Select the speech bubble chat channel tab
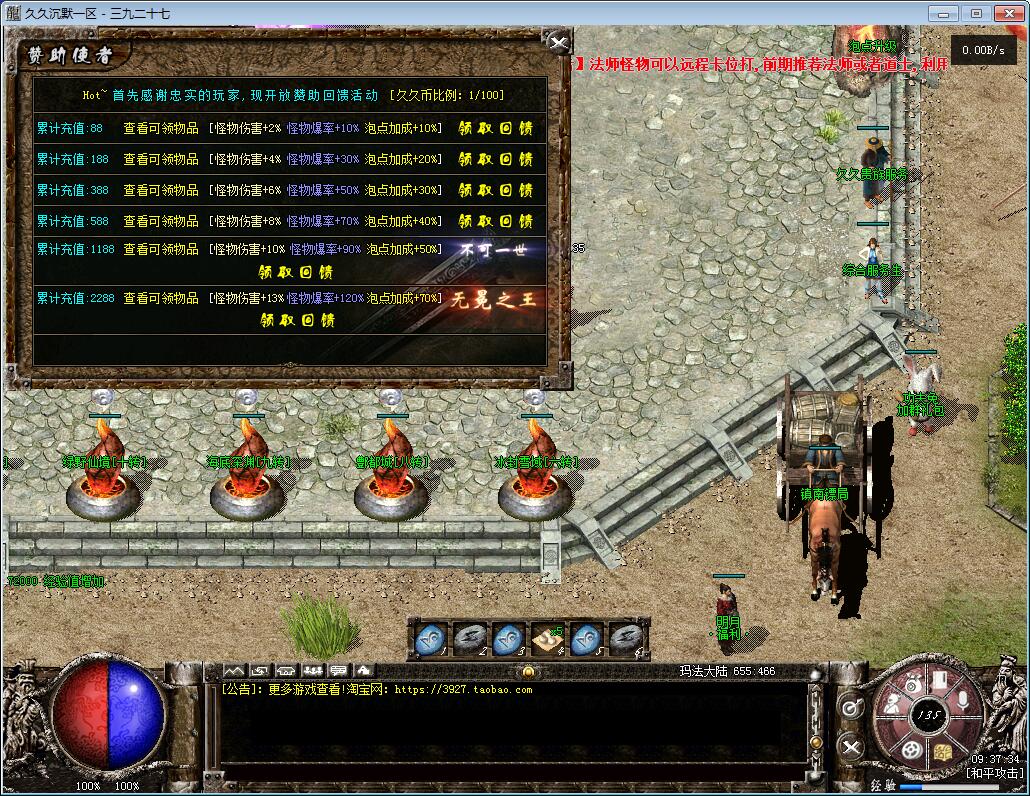 click(x=338, y=669)
